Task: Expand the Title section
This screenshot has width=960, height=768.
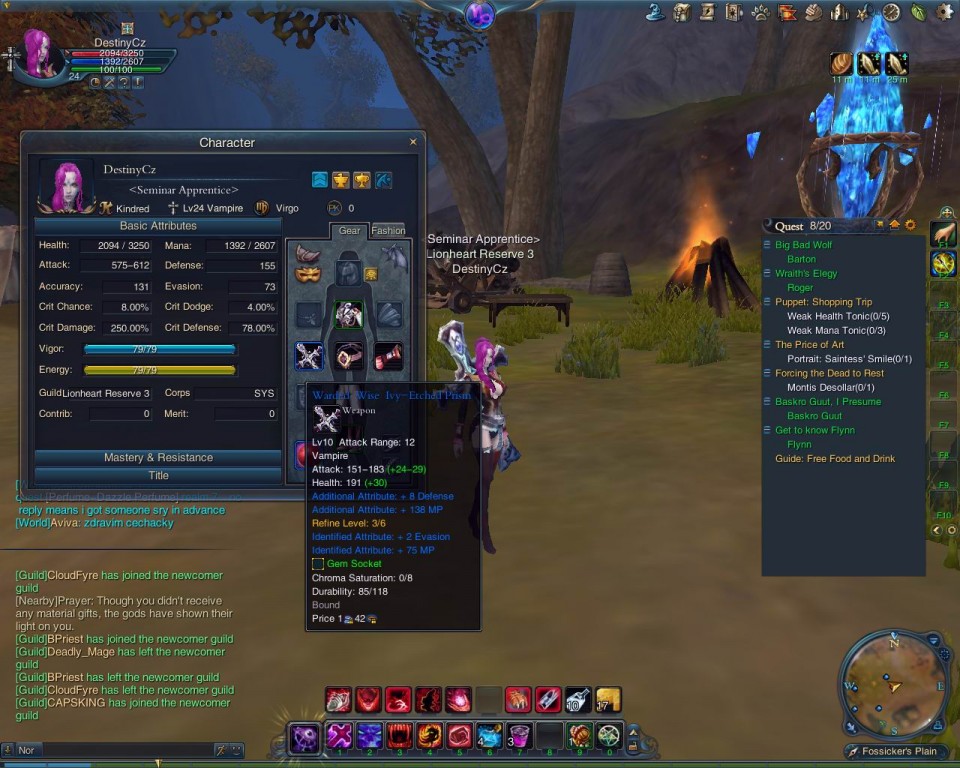Action: (158, 476)
